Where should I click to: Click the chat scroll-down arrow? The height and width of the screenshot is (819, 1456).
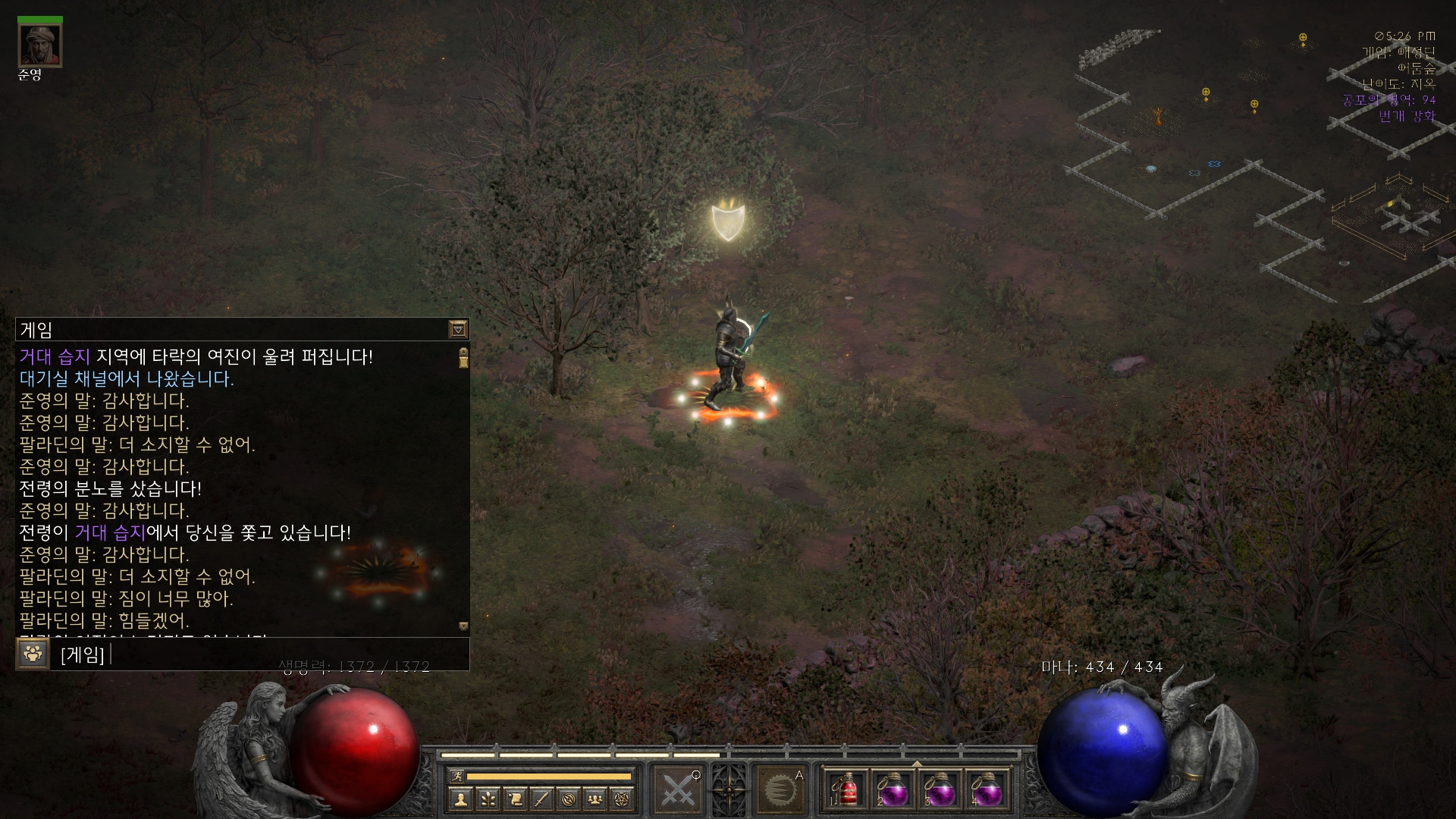(x=463, y=626)
